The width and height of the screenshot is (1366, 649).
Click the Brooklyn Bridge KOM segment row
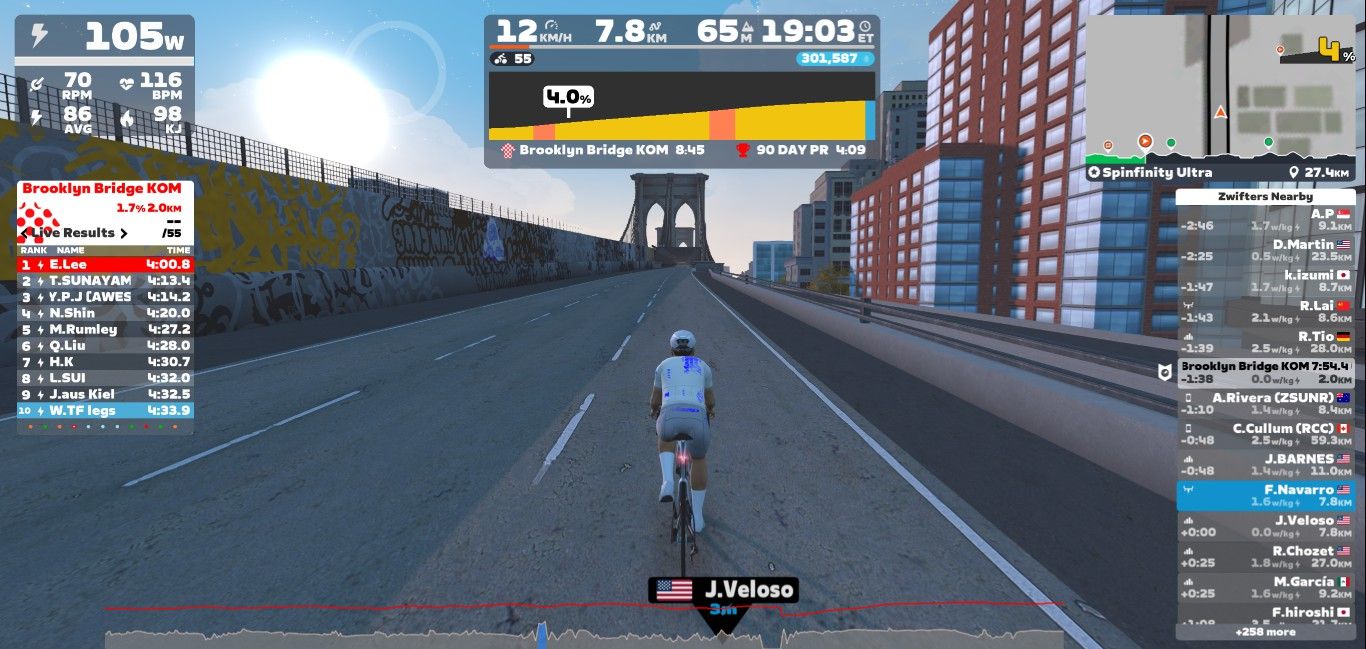click(1266, 372)
